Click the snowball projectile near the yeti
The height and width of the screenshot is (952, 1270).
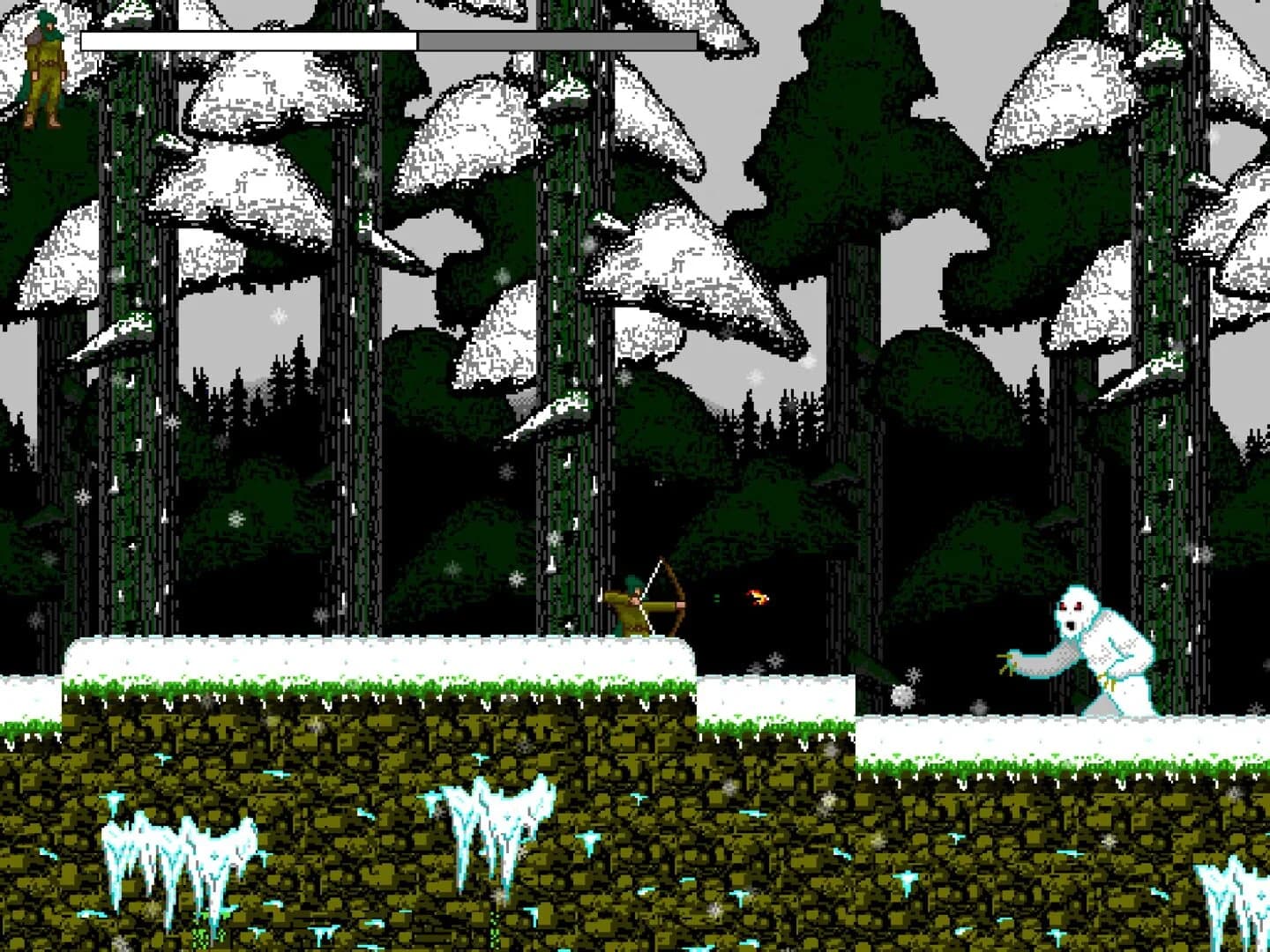tap(901, 696)
